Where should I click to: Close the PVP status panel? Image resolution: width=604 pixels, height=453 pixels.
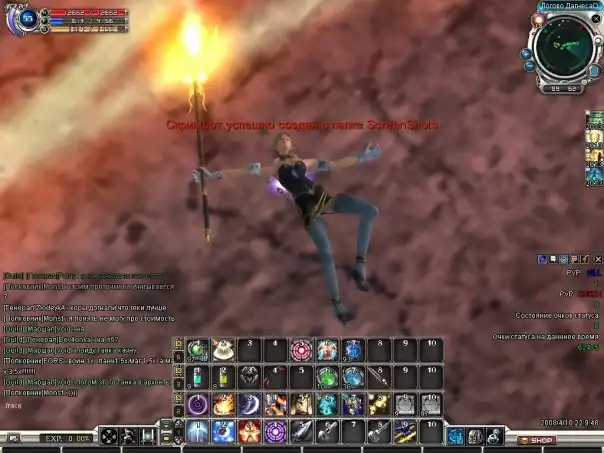click(596, 258)
